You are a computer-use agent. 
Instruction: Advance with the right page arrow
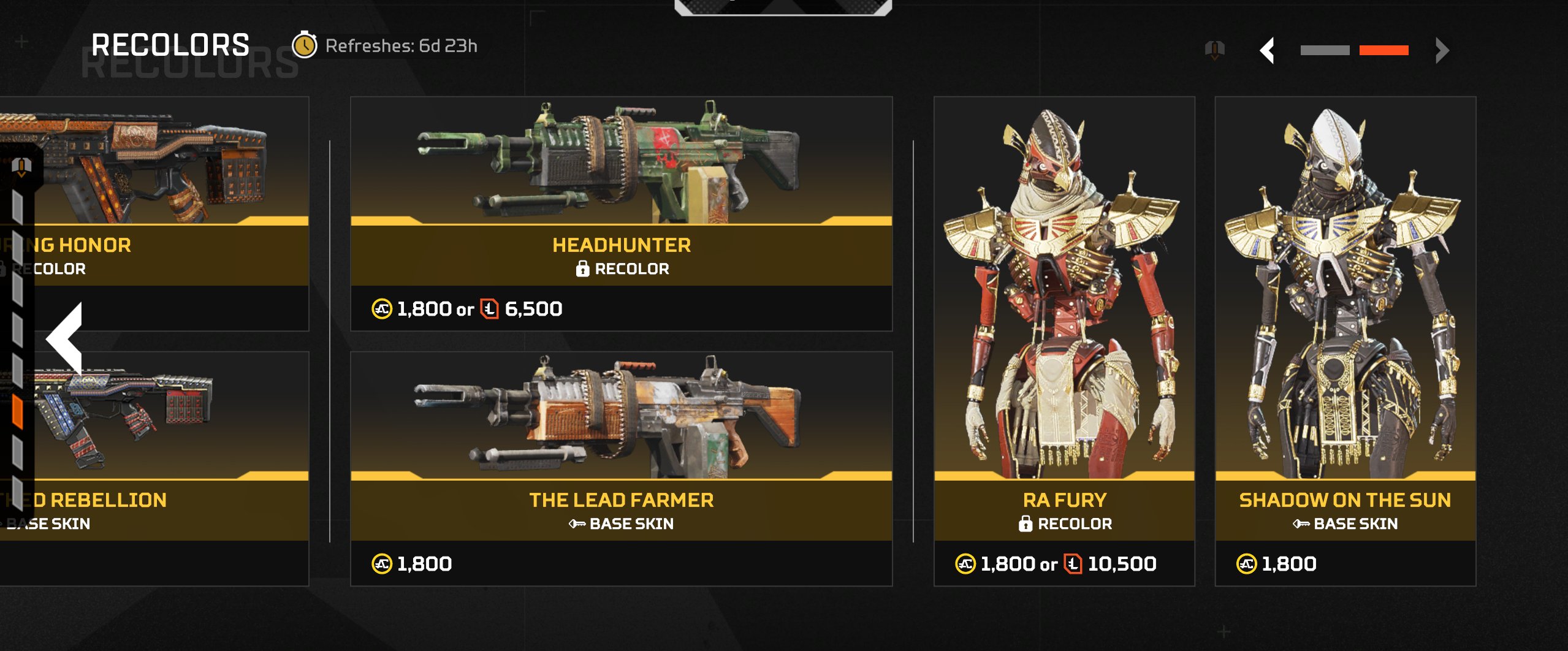1442,50
